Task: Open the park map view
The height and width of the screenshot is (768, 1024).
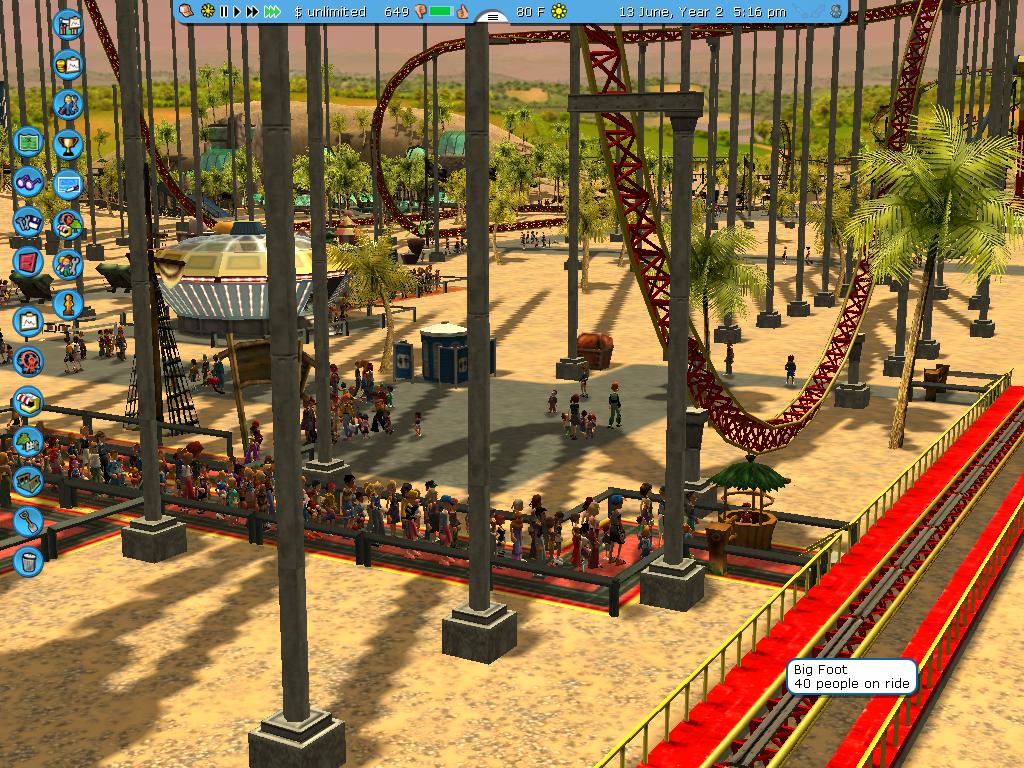Action: 28,141
